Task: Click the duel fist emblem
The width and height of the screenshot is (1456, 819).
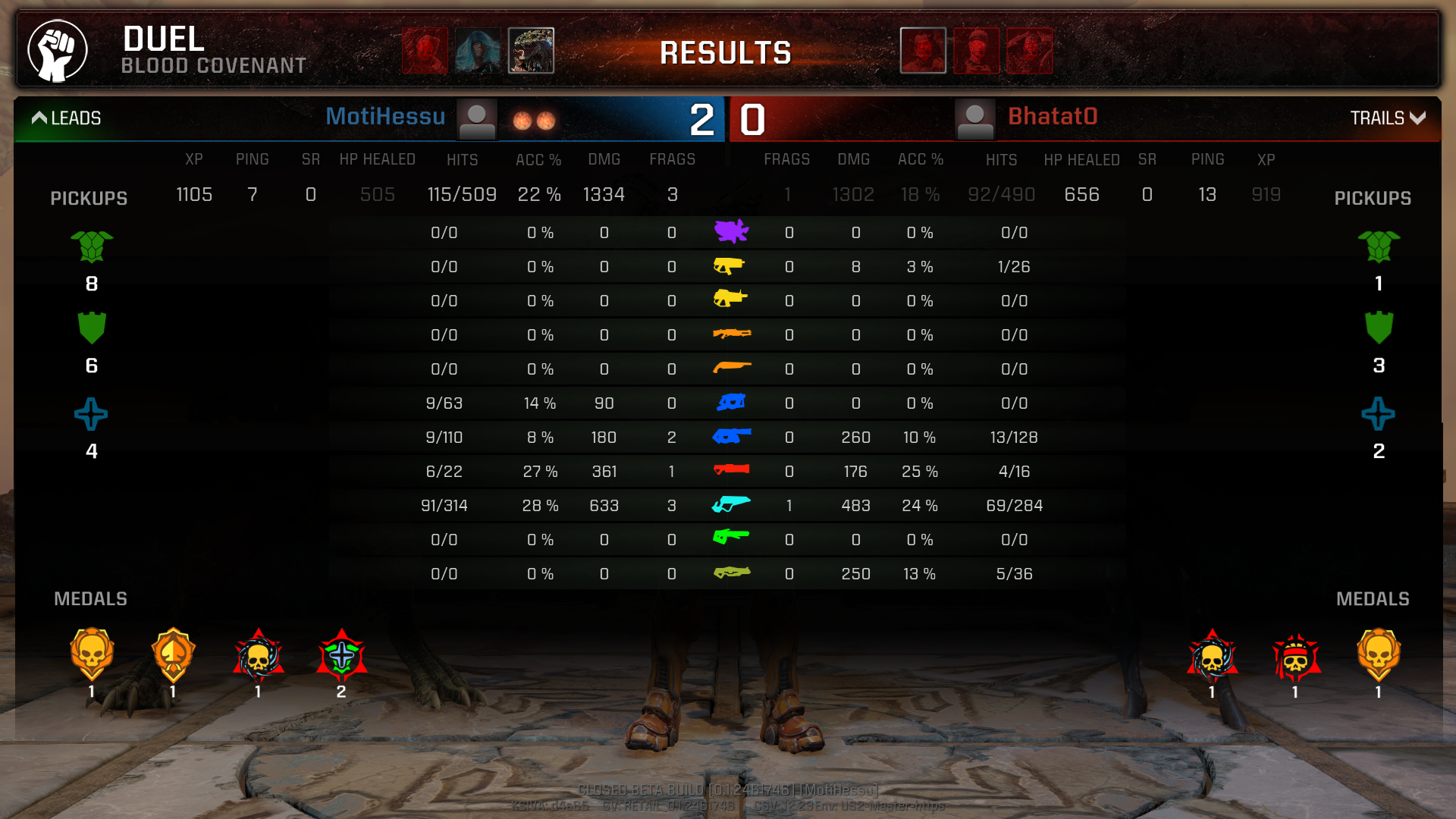Action: click(58, 51)
